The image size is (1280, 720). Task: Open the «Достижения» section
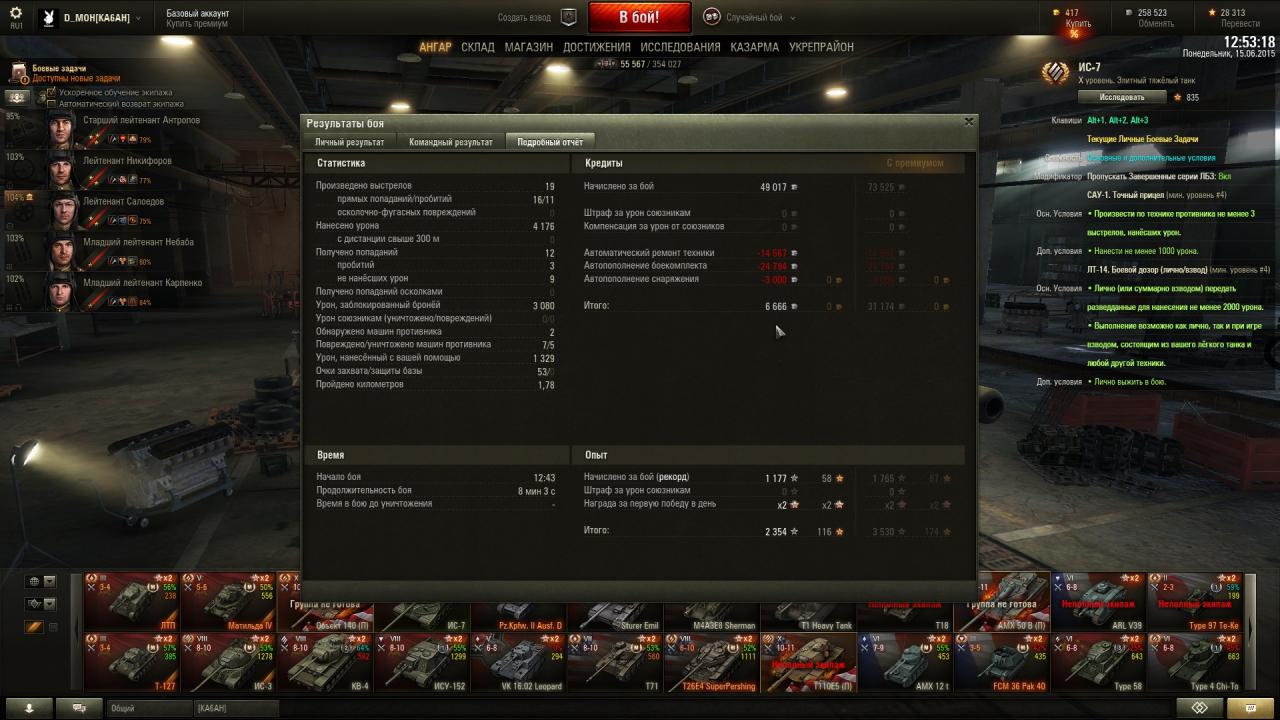click(596, 47)
